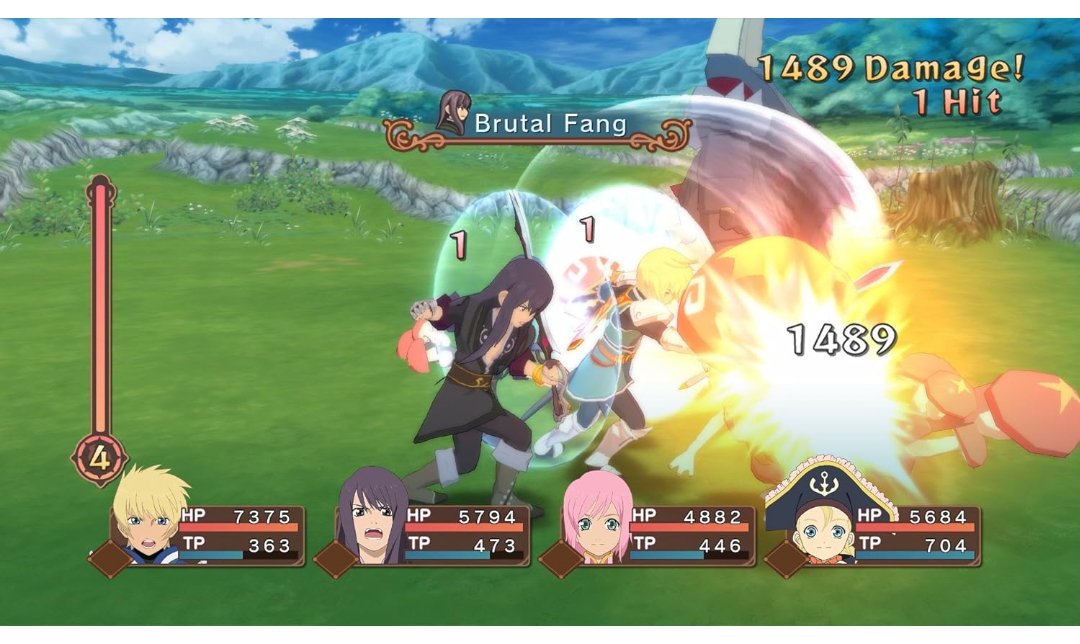Click the Over Limit level 4 badge
The height and width of the screenshot is (644, 1080).
[99, 460]
